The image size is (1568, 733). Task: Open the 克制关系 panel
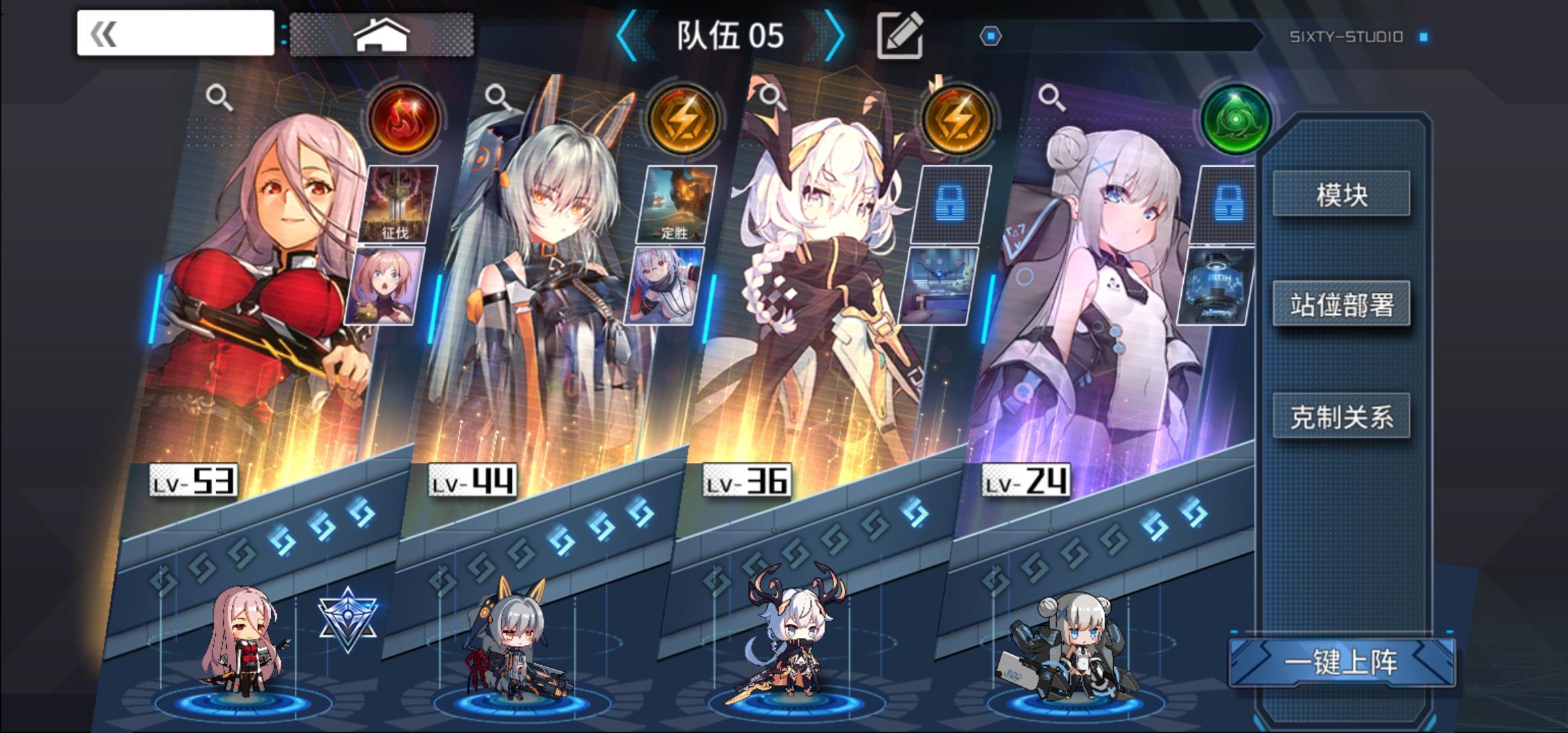pos(1341,418)
